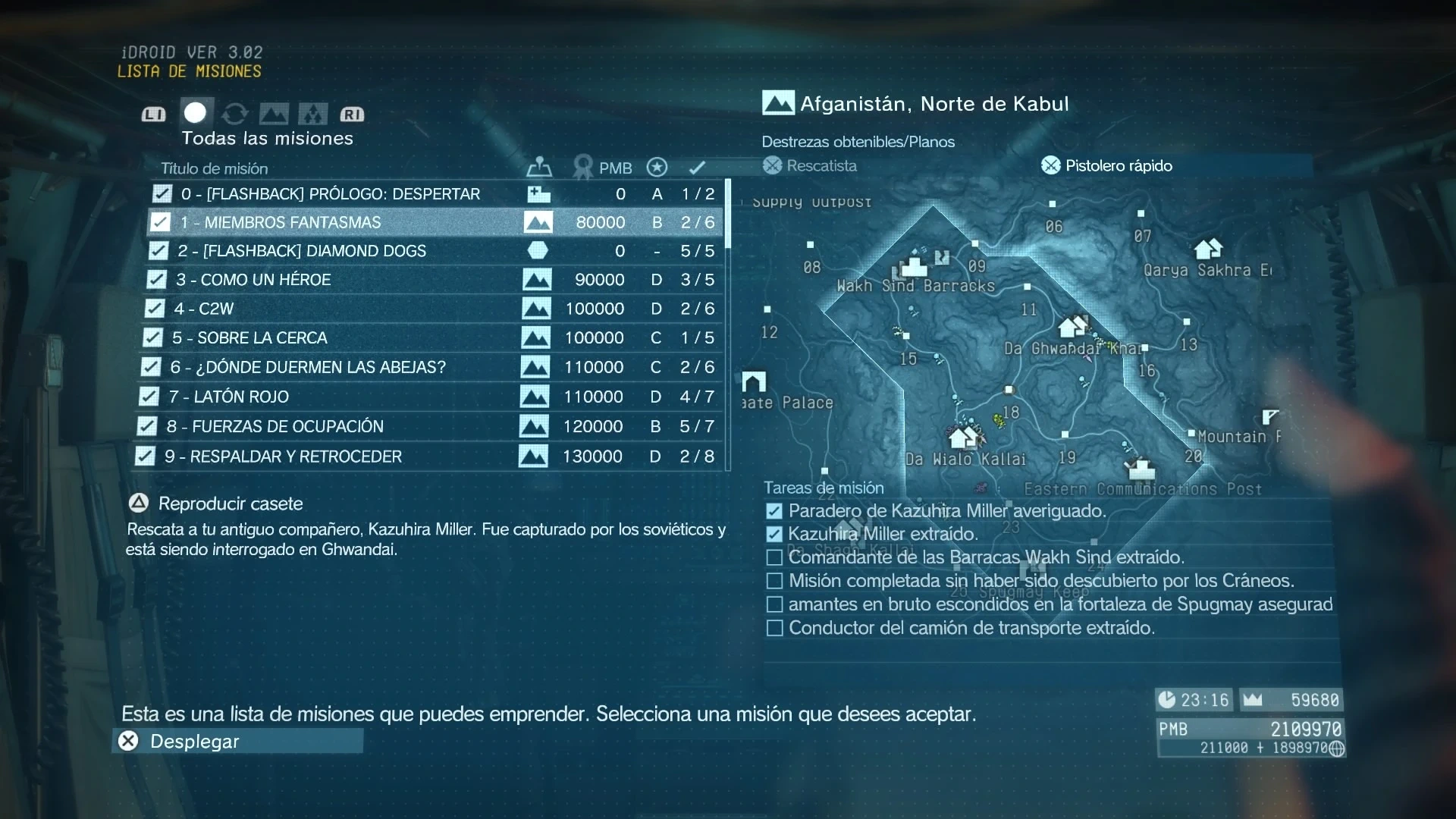The width and height of the screenshot is (1456, 819).
Task: Select mission 5 Sobre la Cerca
Action: click(249, 337)
